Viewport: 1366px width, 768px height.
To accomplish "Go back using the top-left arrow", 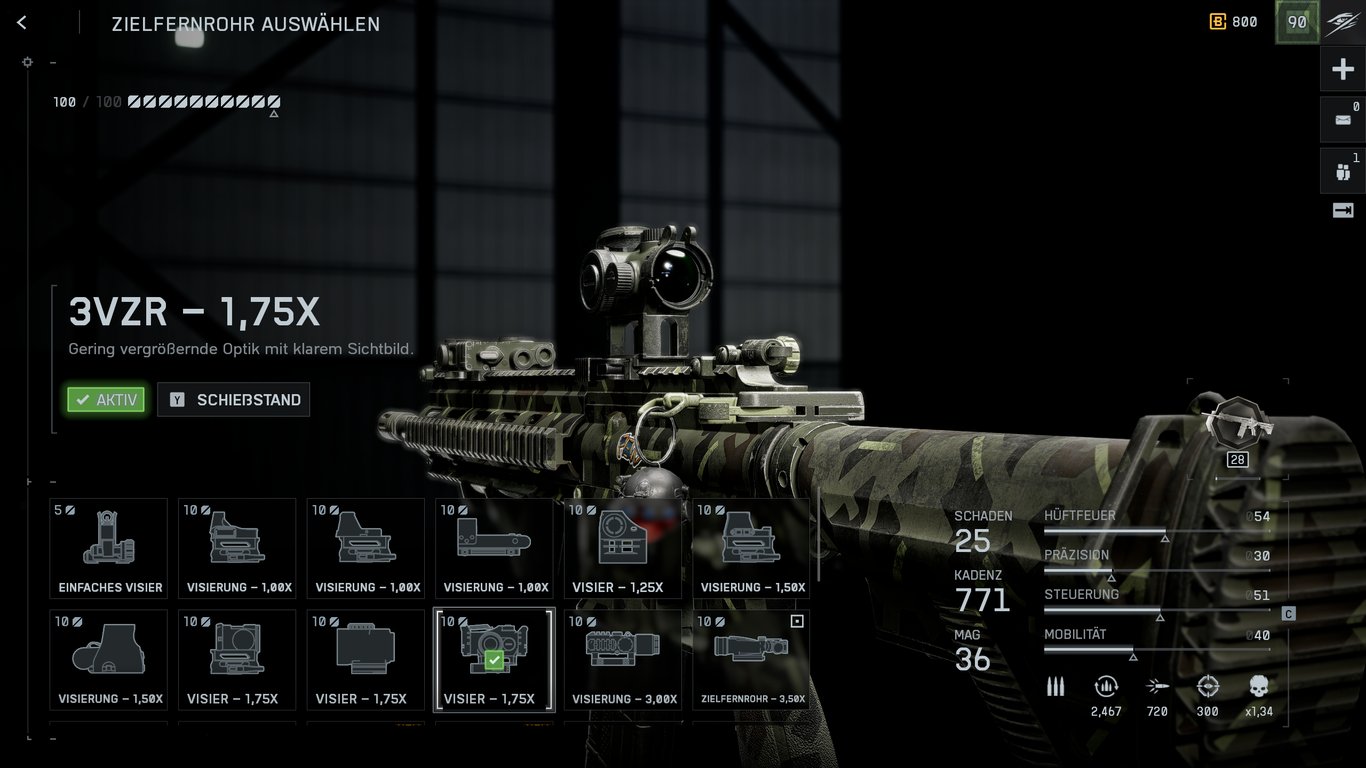I will (22, 22).
